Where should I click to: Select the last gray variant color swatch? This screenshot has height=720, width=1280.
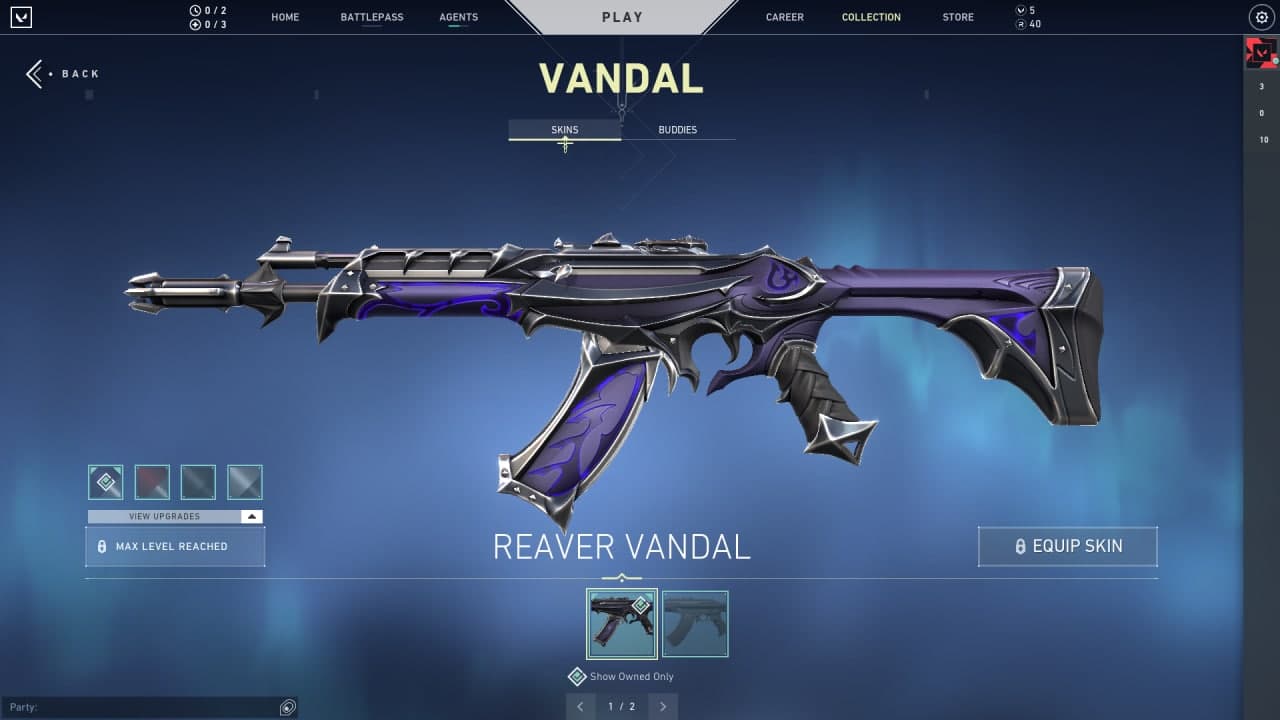(x=244, y=481)
